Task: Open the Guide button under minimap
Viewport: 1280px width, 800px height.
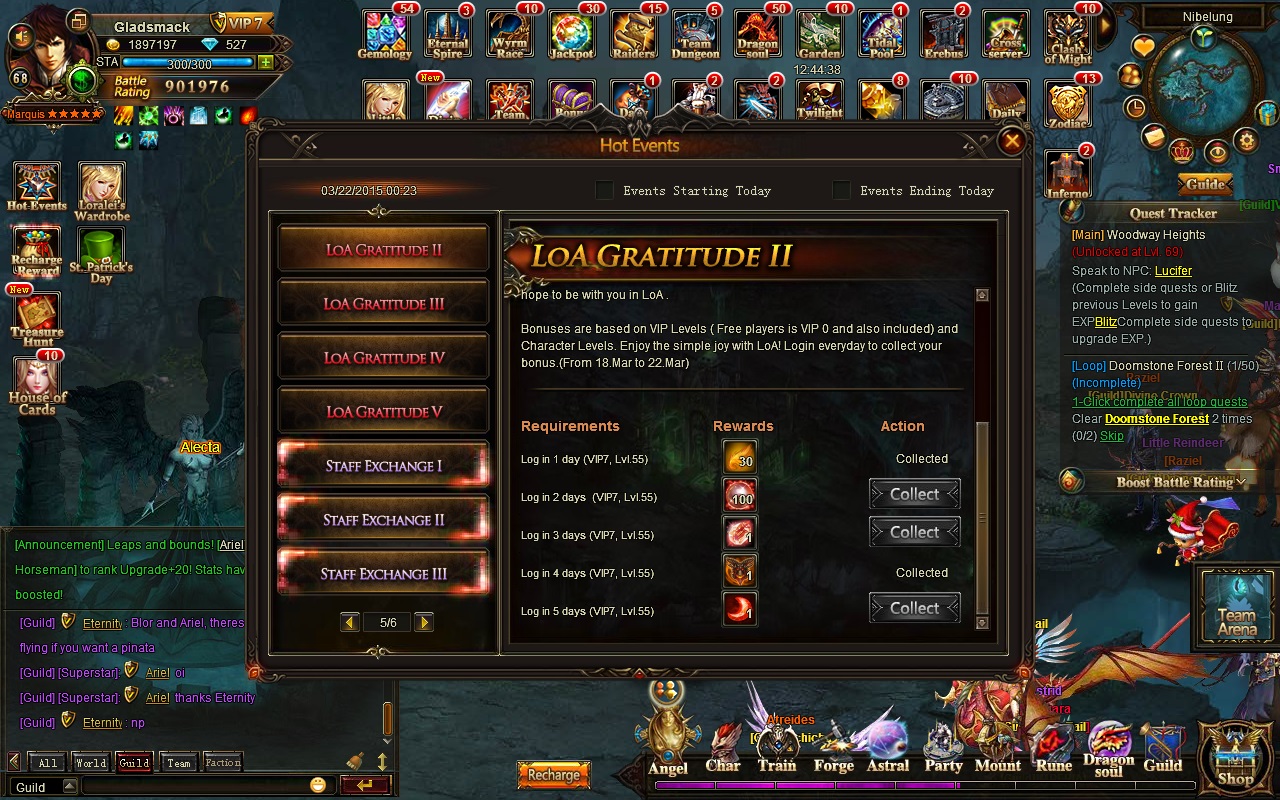Action: [1206, 184]
